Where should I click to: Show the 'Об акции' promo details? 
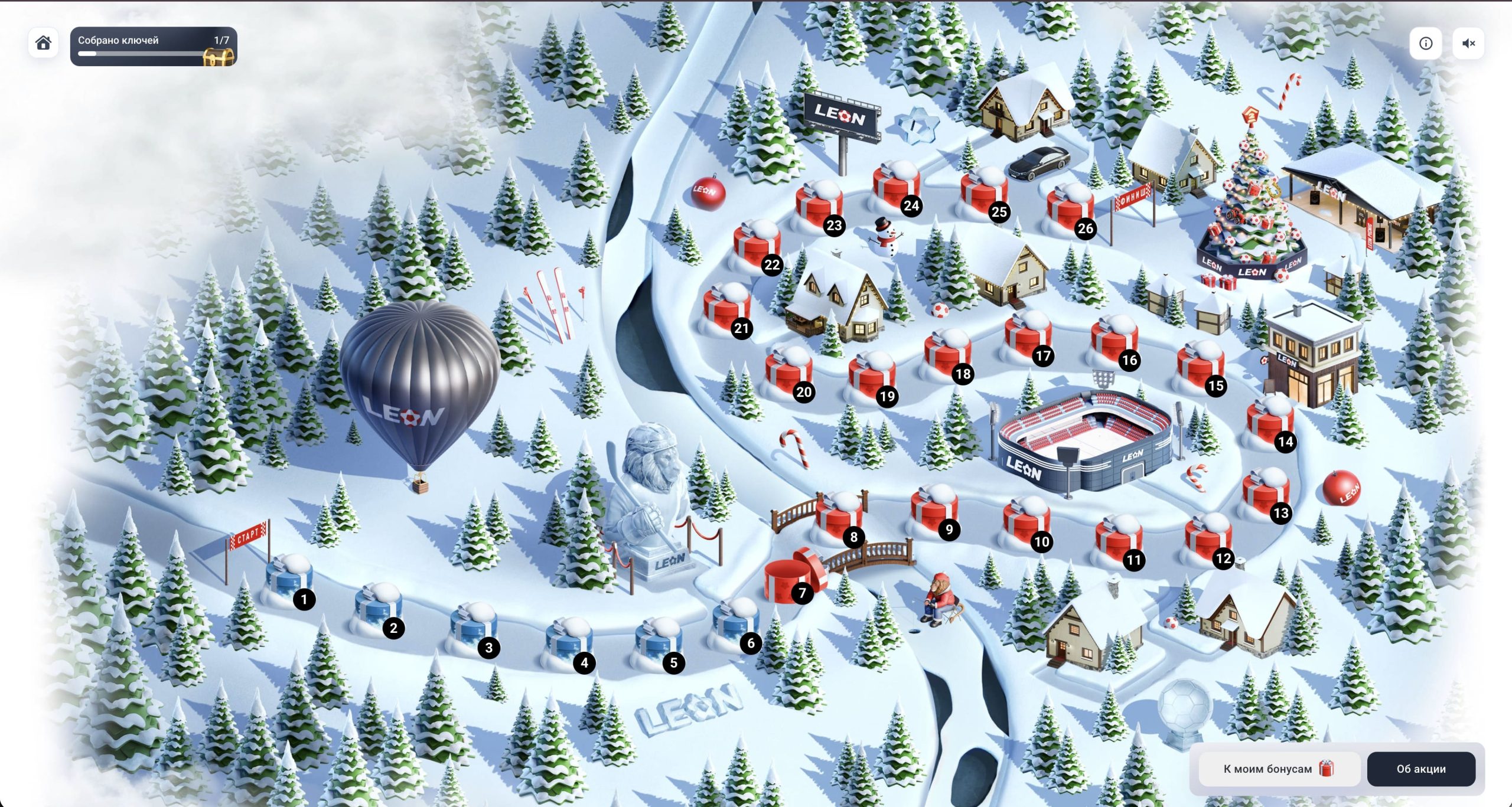pos(1421,769)
